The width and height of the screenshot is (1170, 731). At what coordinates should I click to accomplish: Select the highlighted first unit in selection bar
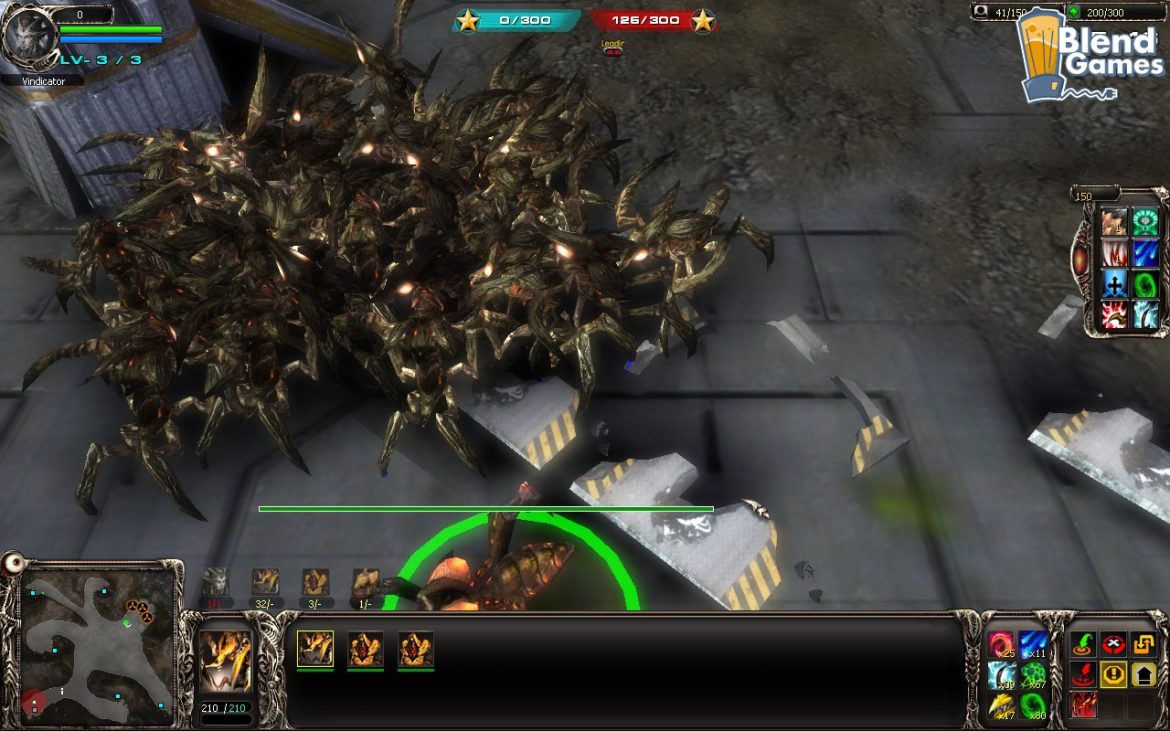315,649
